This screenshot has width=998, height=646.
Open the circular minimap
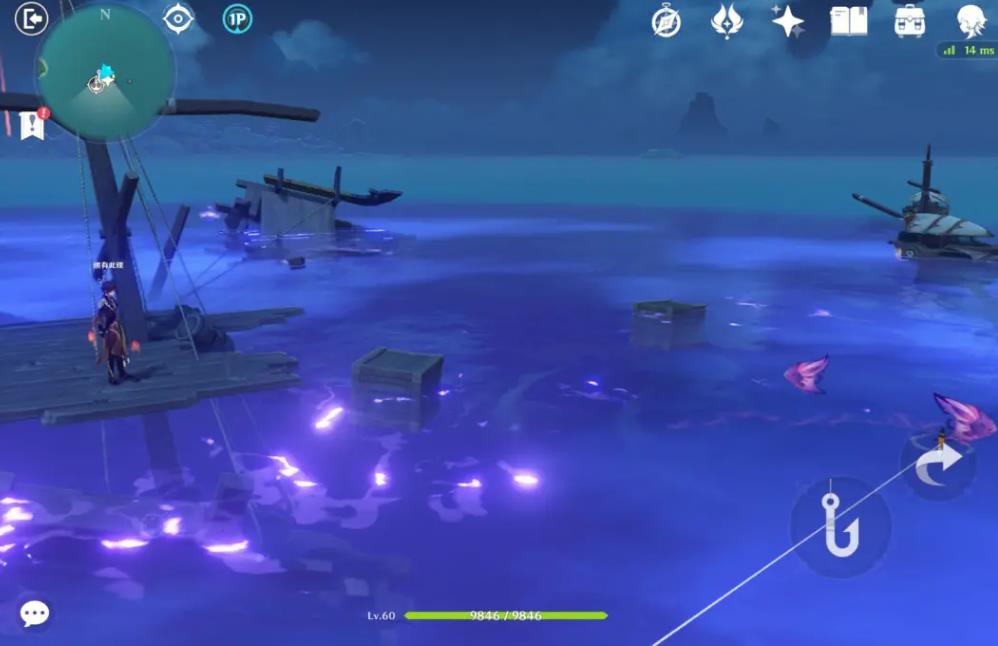tap(105, 72)
